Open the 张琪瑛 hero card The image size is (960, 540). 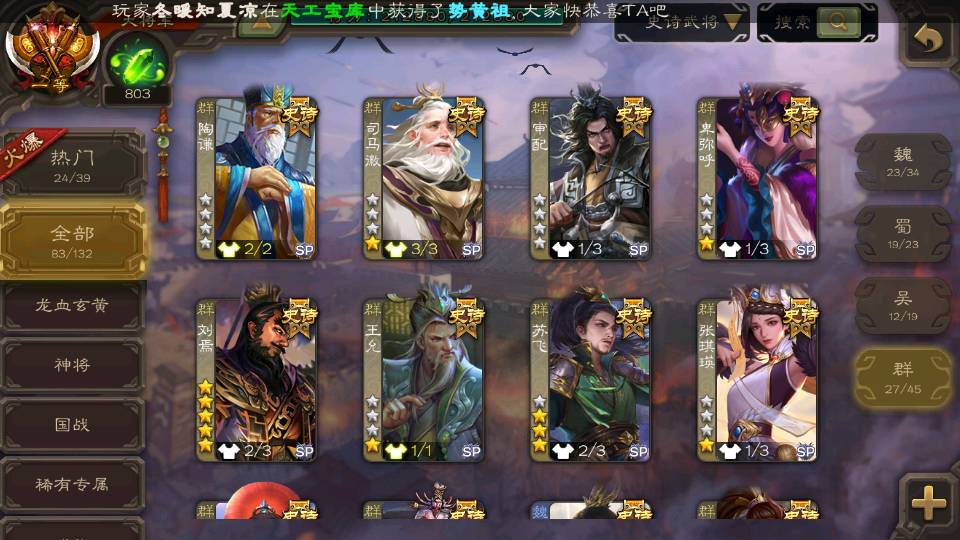[757, 378]
